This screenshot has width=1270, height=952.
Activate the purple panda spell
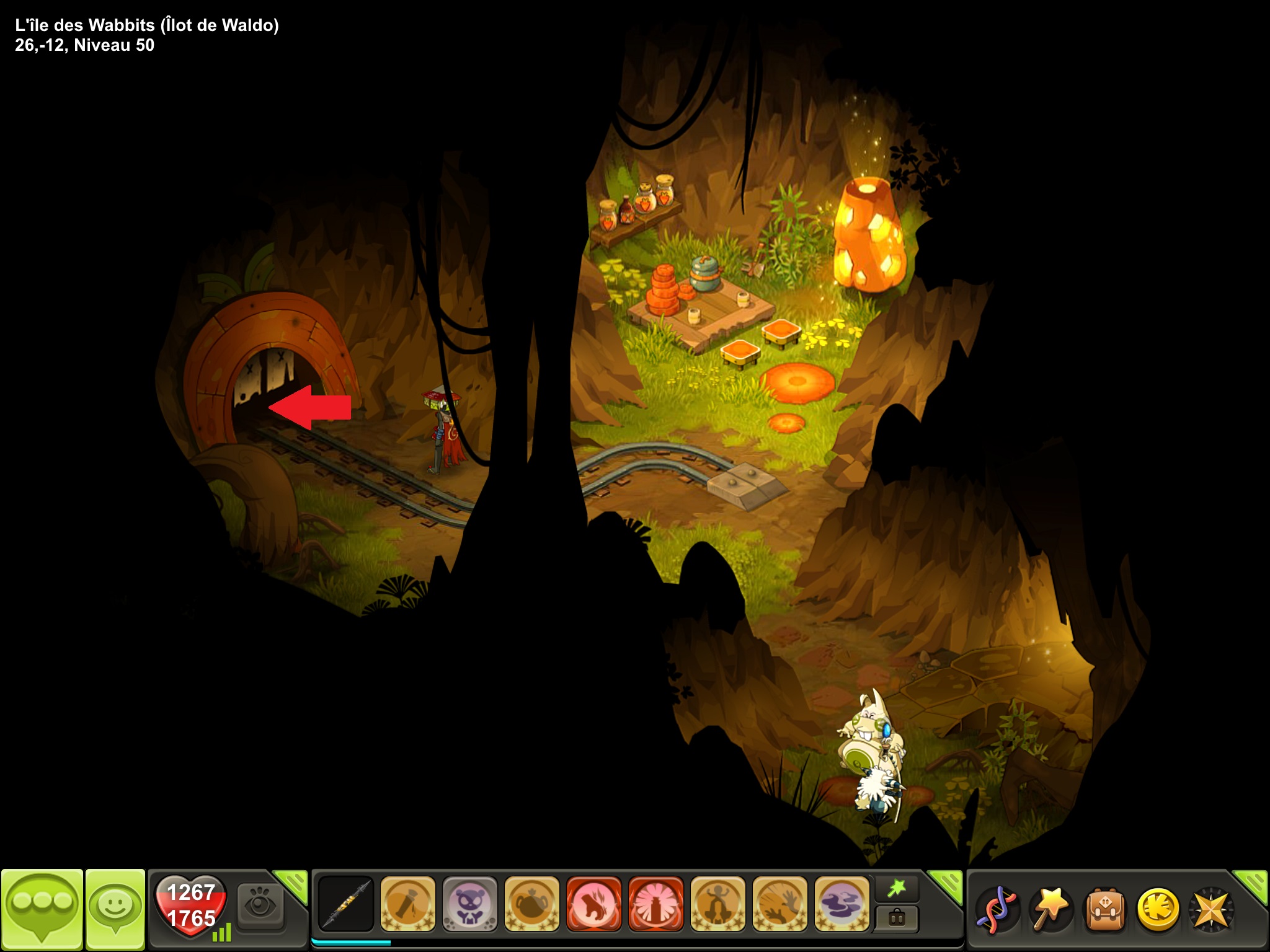[x=469, y=904]
